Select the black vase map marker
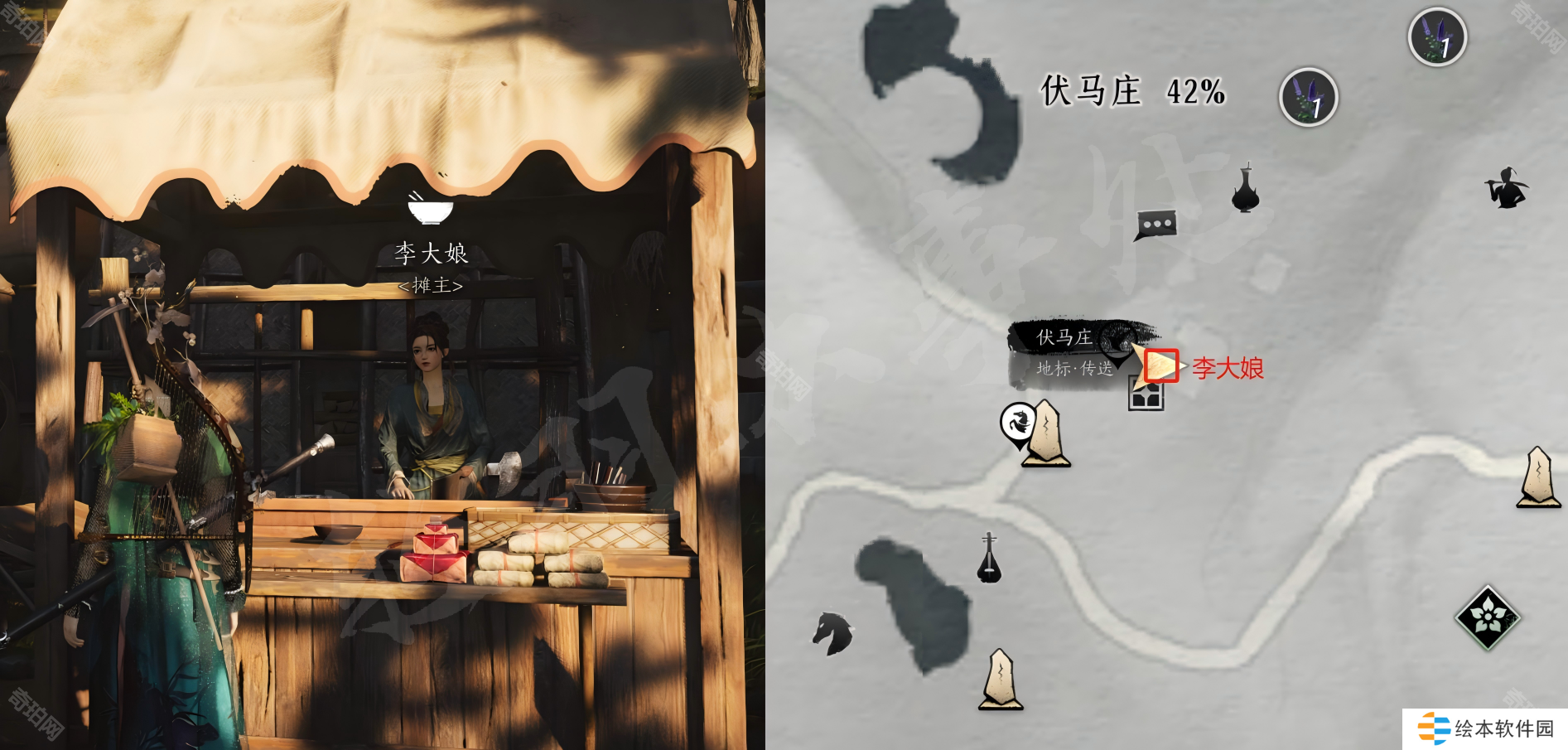The image size is (1568, 750). (1245, 190)
